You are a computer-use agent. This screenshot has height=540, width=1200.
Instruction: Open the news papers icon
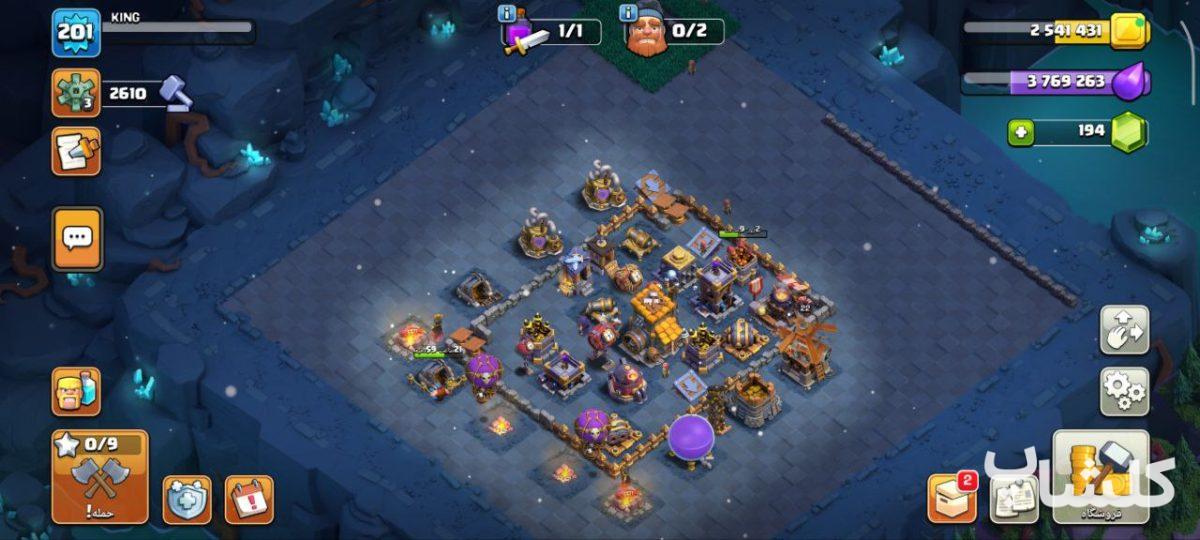1013,498
